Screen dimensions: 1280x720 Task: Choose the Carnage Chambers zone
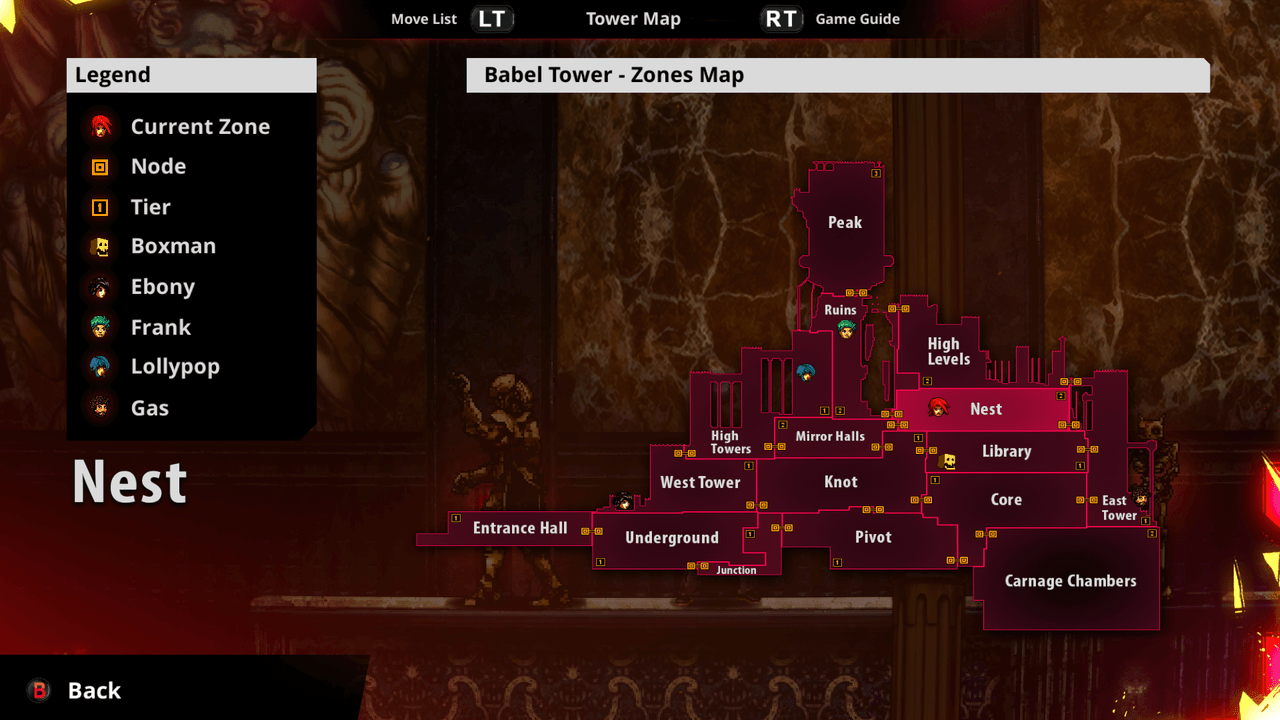click(x=1070, y=581)
